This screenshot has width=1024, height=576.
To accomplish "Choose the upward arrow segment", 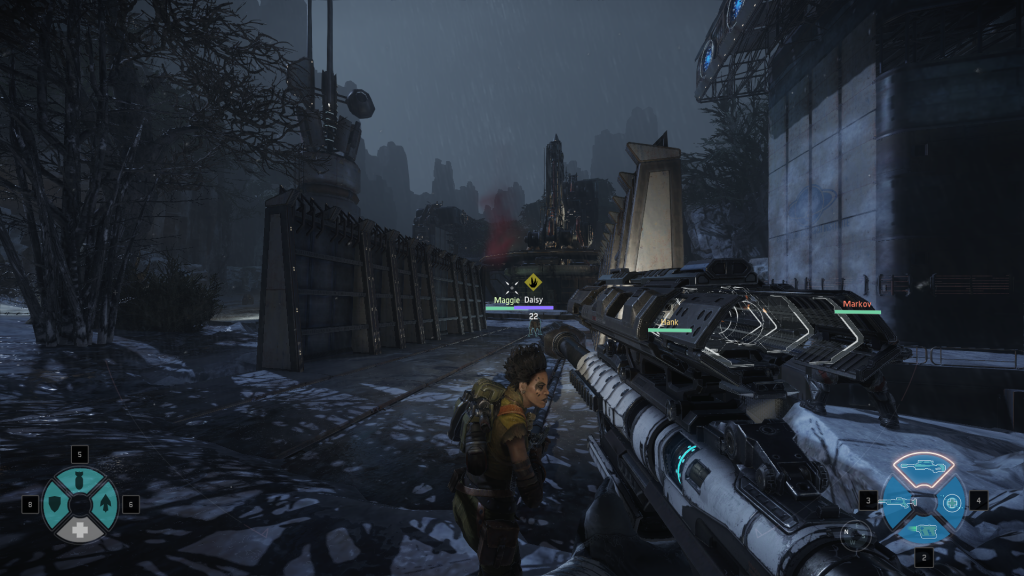I will tap(105, 504).
